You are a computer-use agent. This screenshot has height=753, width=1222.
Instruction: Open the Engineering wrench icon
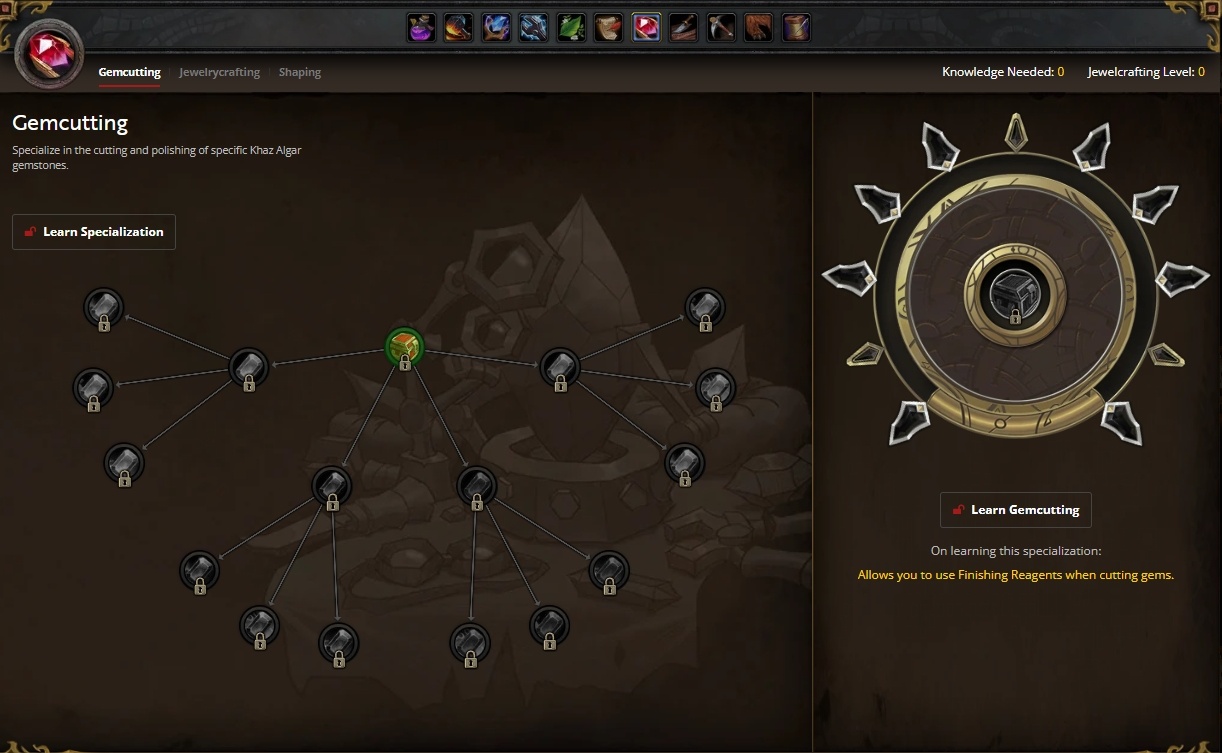coord(534,27)
